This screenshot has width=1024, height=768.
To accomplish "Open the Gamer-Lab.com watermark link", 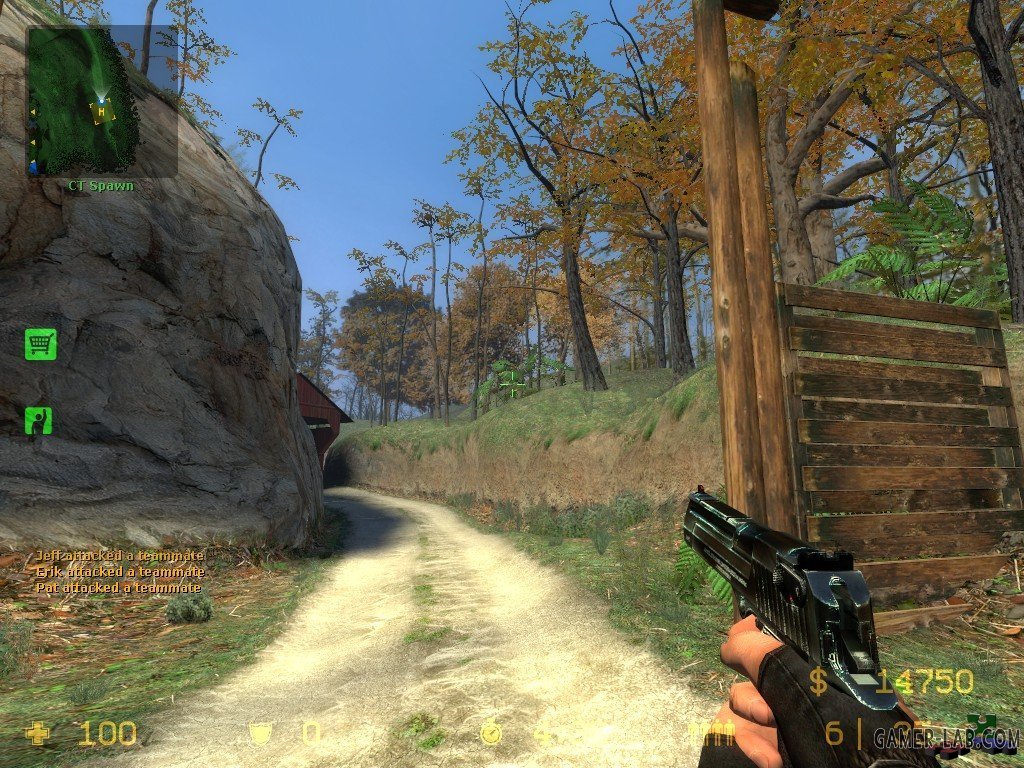I will tap(945, 738).
